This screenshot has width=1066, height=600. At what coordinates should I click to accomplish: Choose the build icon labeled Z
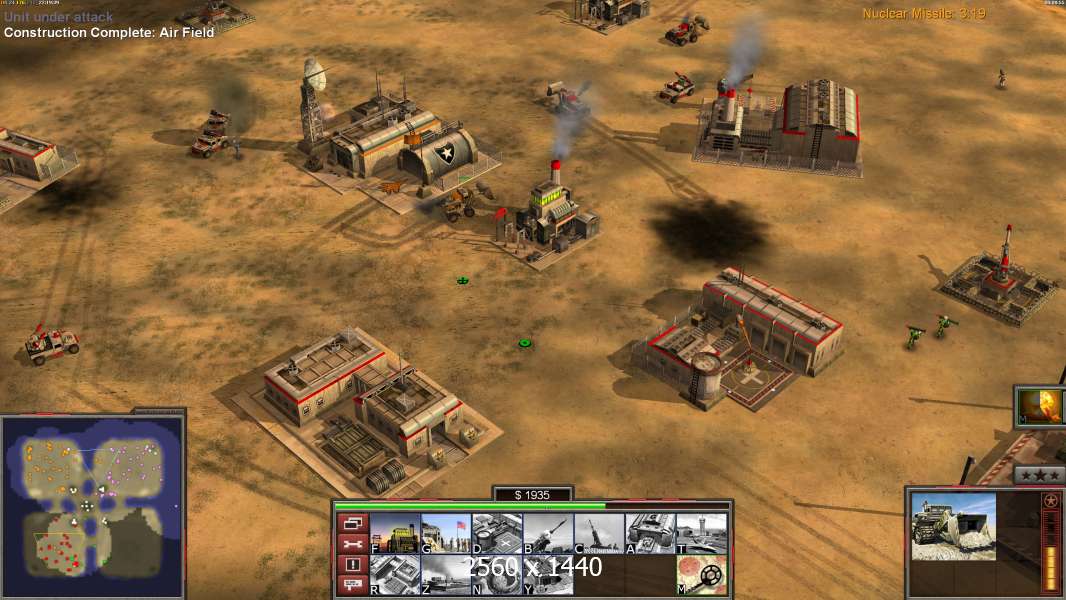pyautogui.click(x=446, y=575)
